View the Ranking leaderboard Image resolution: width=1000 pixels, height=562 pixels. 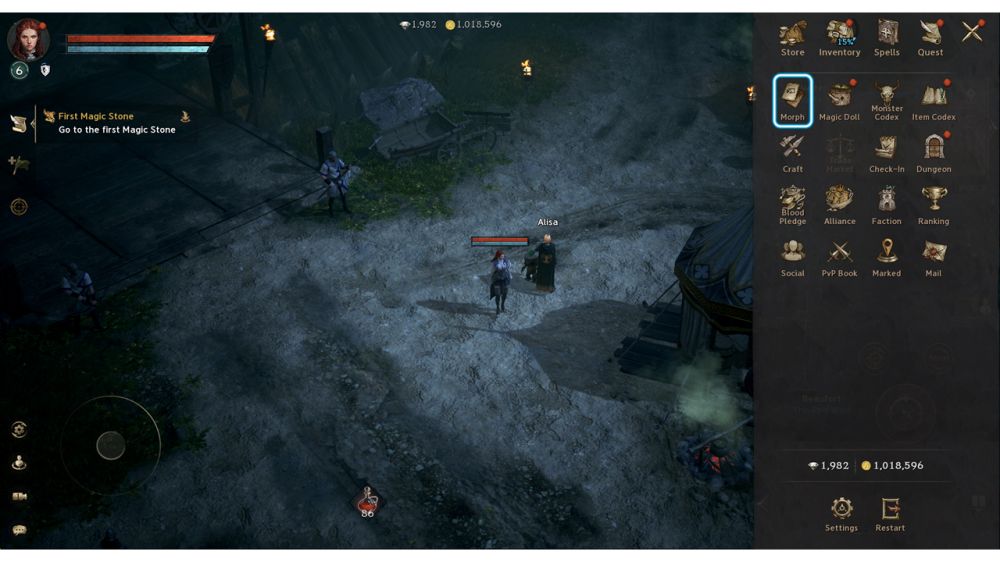934,204
